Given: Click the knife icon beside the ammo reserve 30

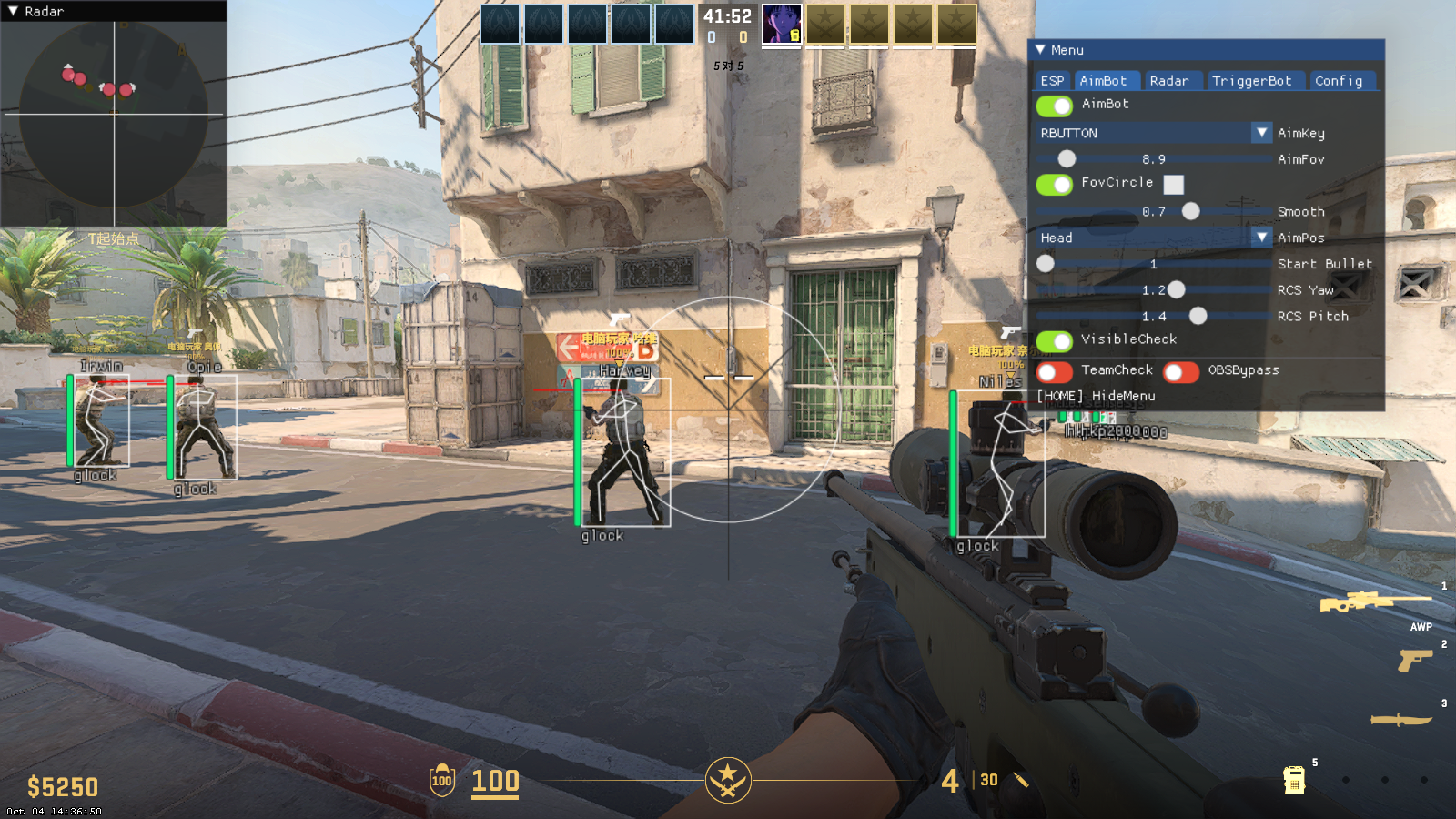Looking at the screenshot, I should pos(1019,781).
